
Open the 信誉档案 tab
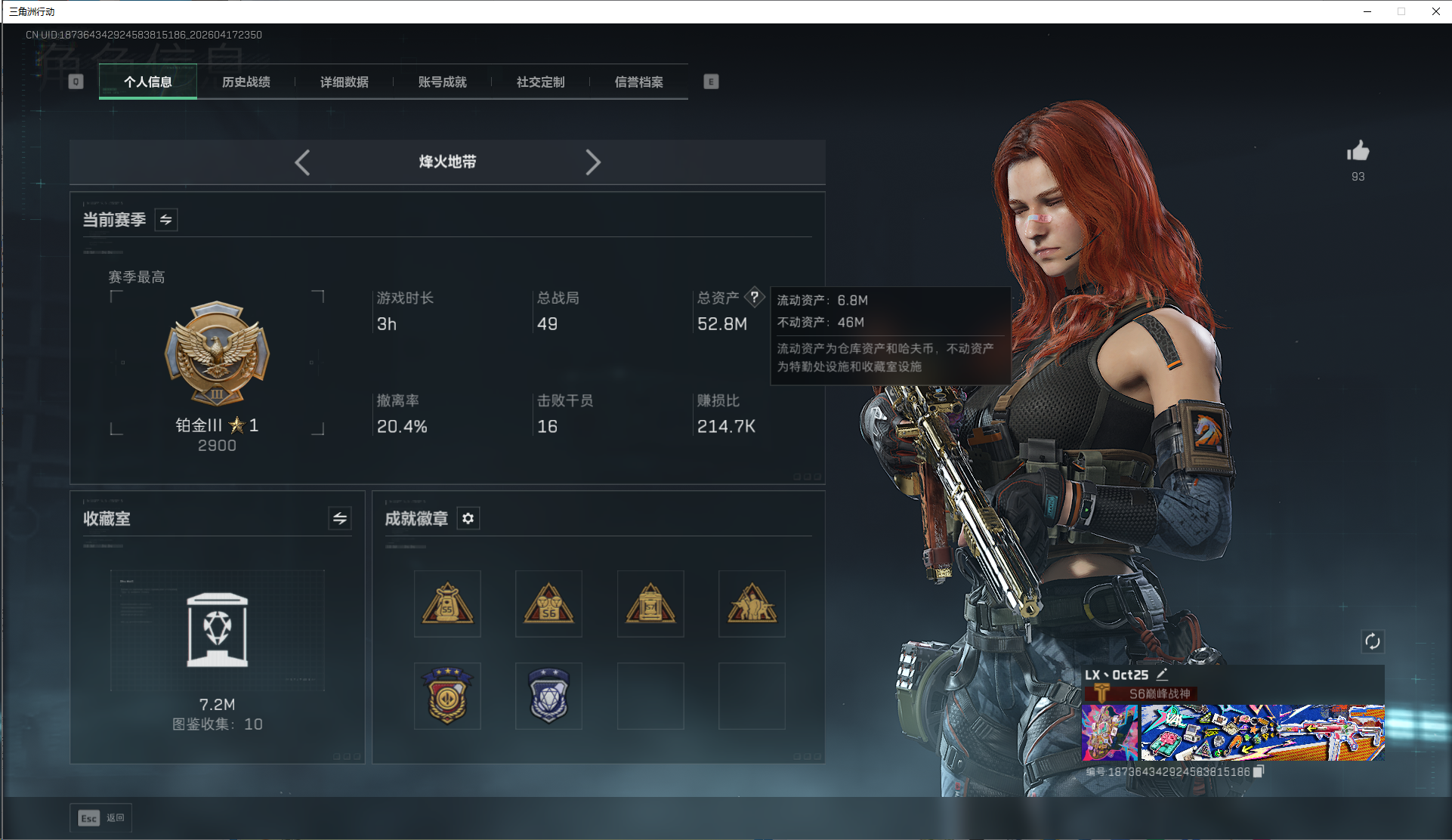tap(639, 82)
